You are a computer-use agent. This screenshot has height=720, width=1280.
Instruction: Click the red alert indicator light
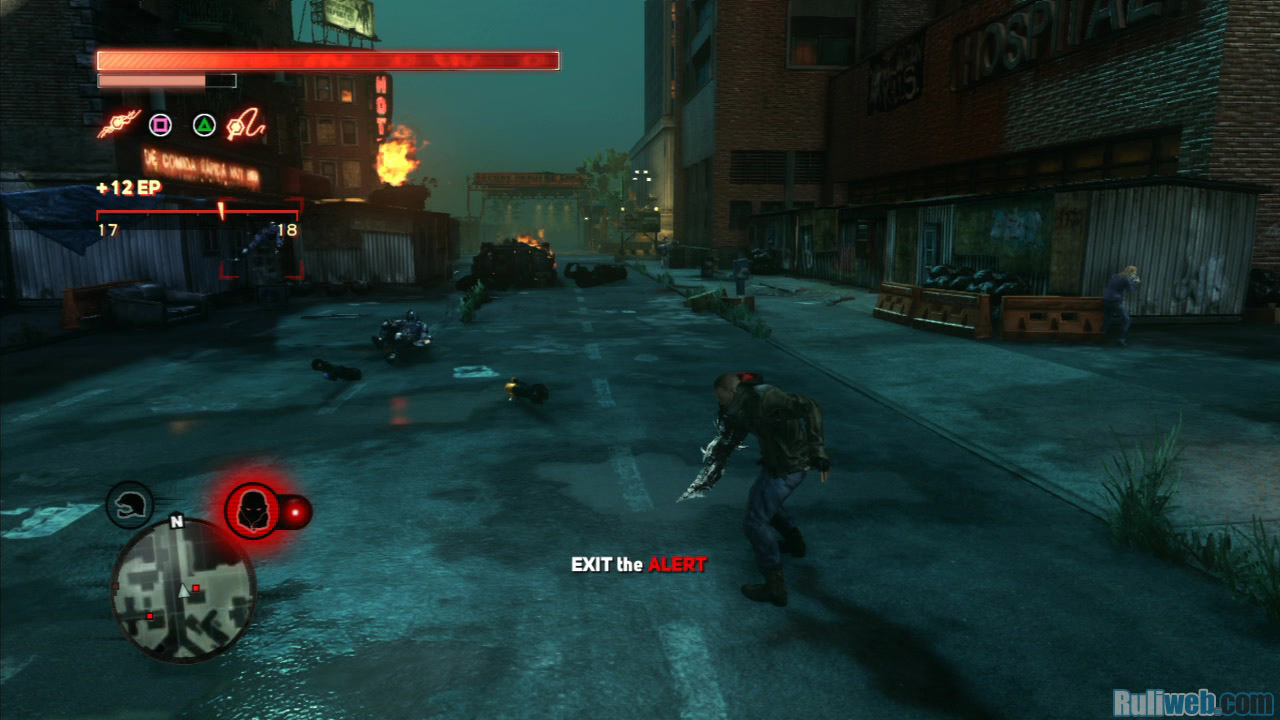[296, 513]
